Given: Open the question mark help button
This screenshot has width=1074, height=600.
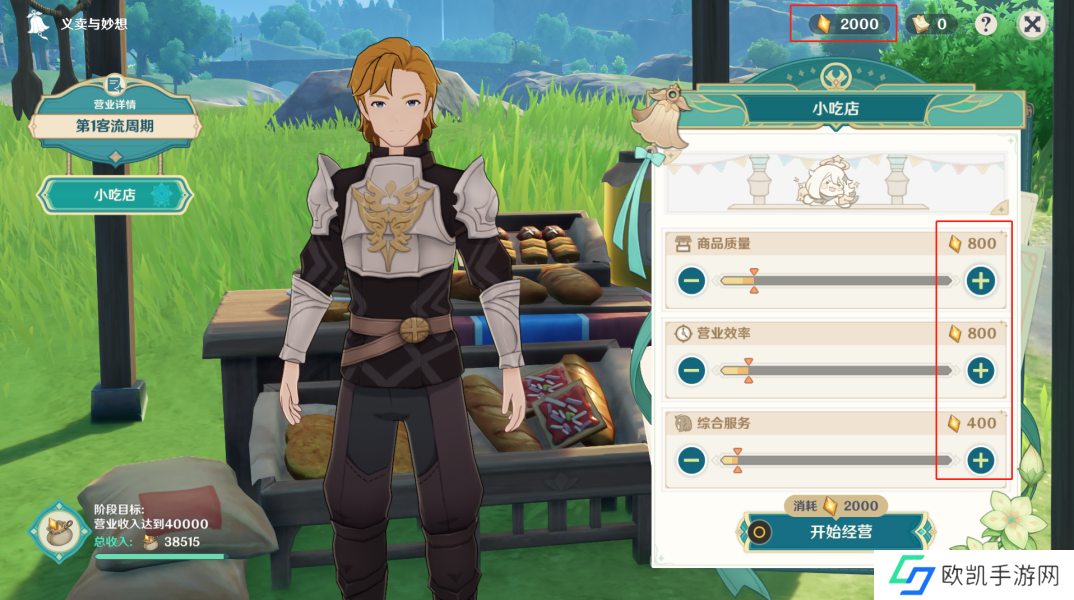Looking at the screenshot, I should pos(986,24).
